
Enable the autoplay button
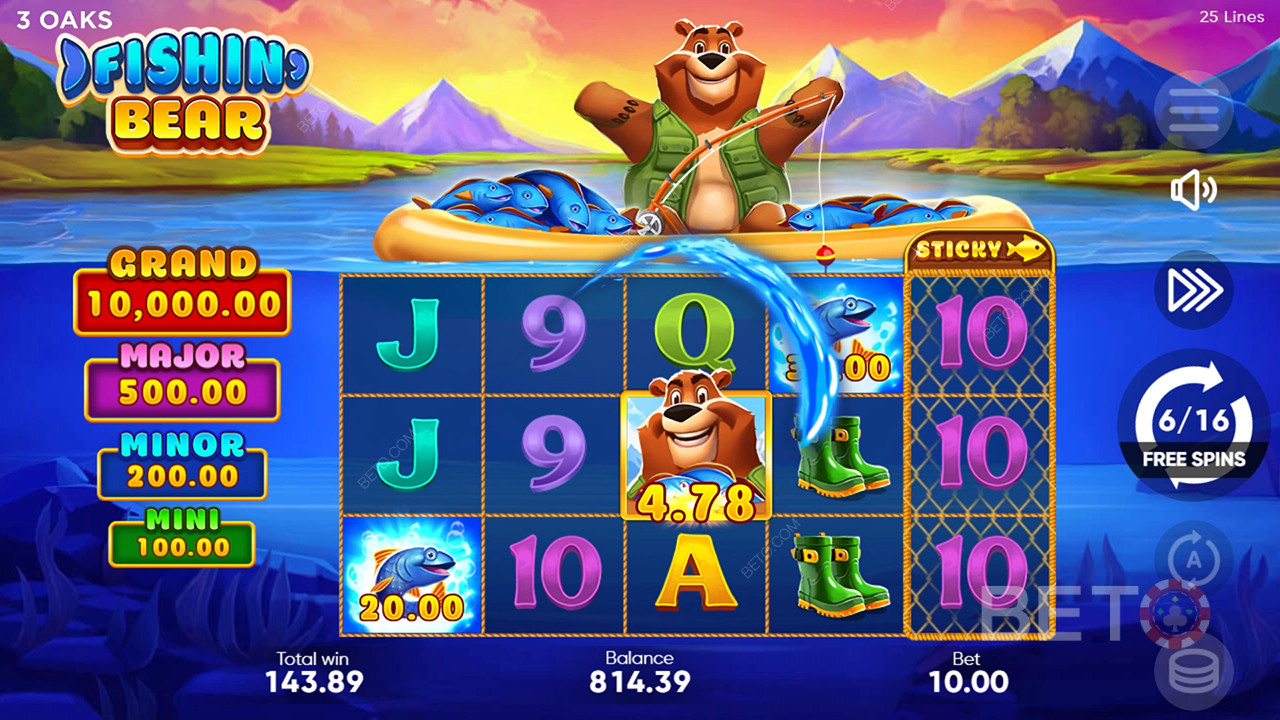click(x=1193, y=558)
